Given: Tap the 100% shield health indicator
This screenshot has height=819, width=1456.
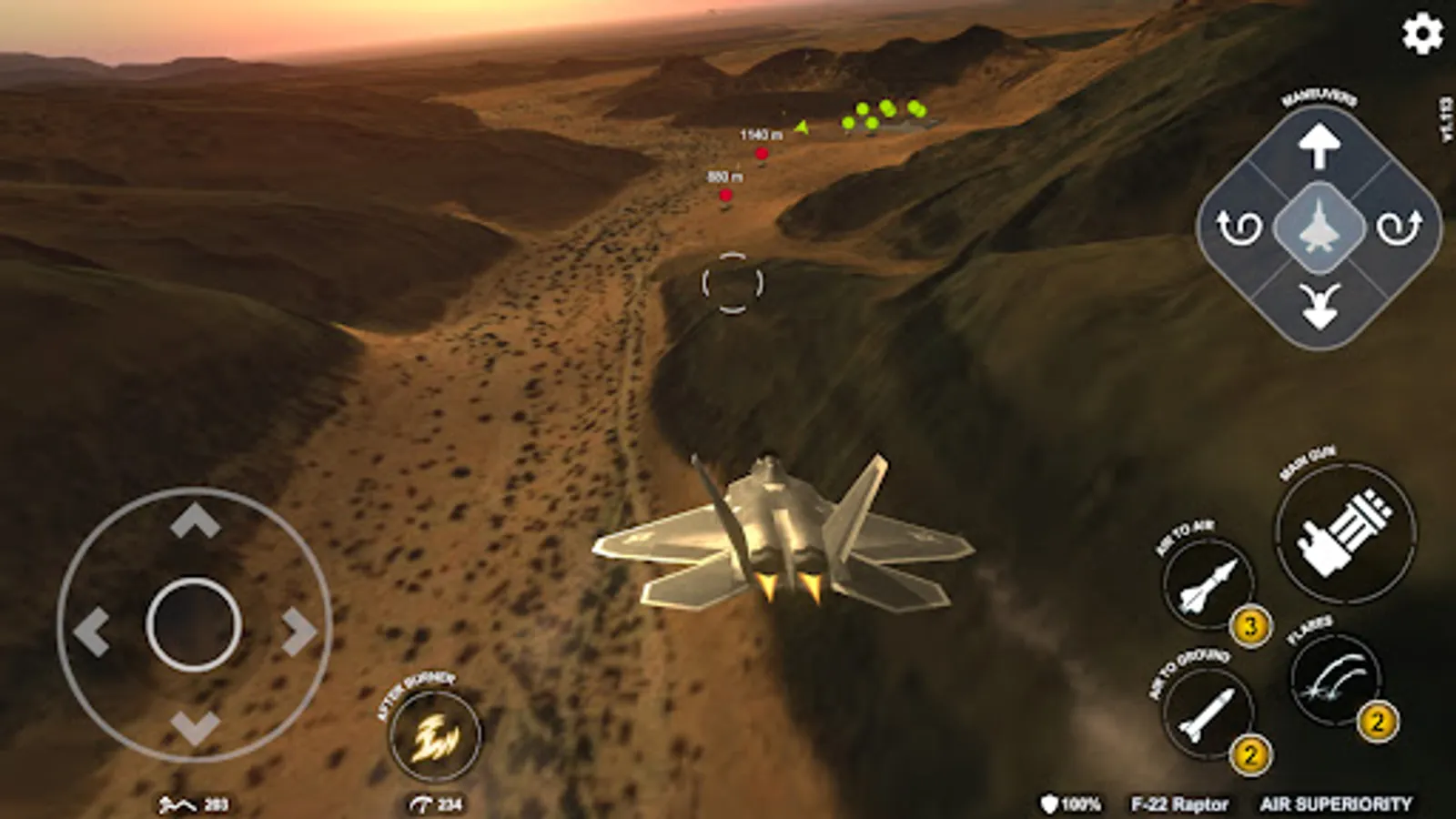Looking at the screenshot, I should pos(1071,804).
